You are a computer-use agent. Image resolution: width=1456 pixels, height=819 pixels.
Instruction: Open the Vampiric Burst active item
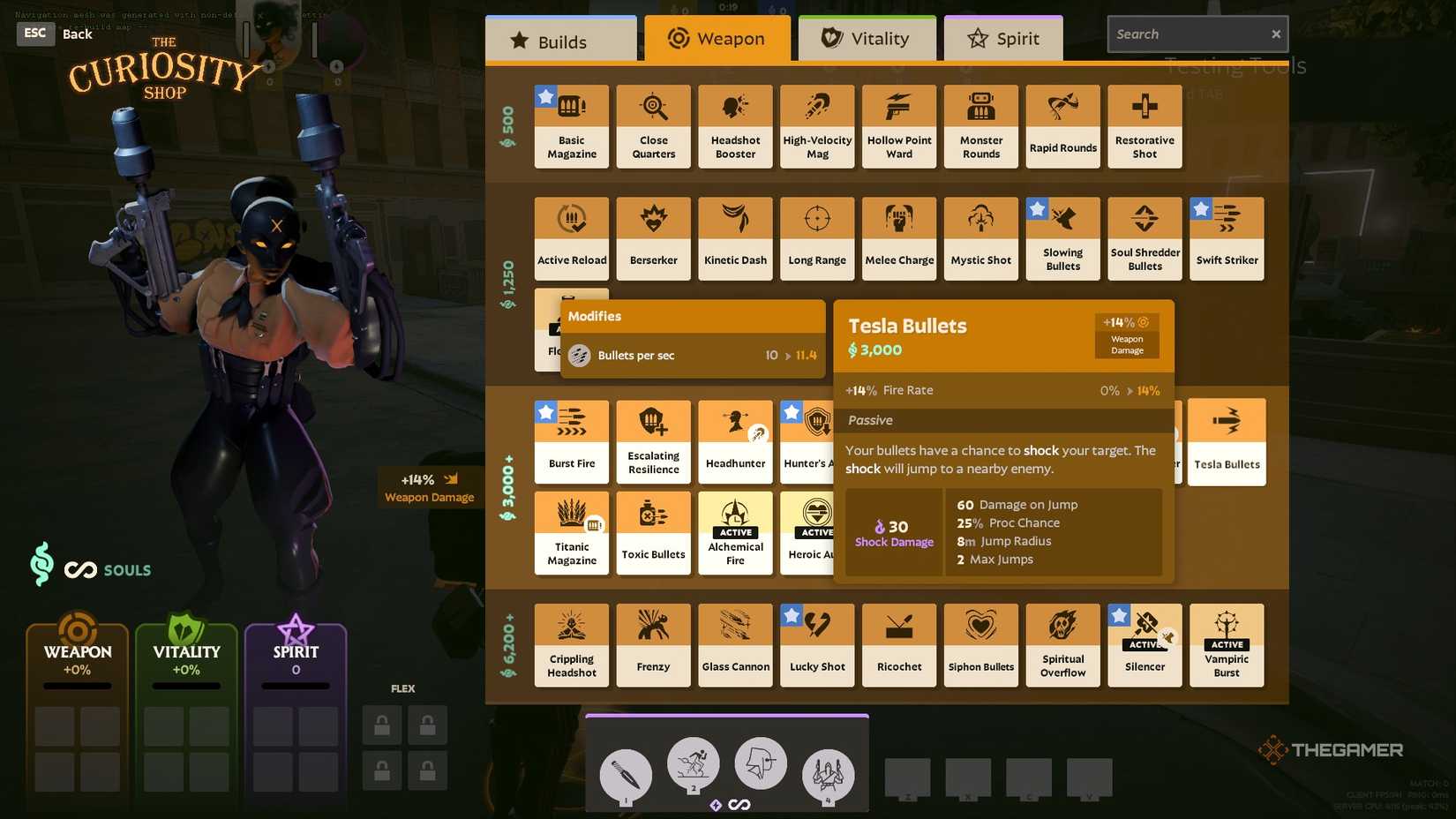1227,642
